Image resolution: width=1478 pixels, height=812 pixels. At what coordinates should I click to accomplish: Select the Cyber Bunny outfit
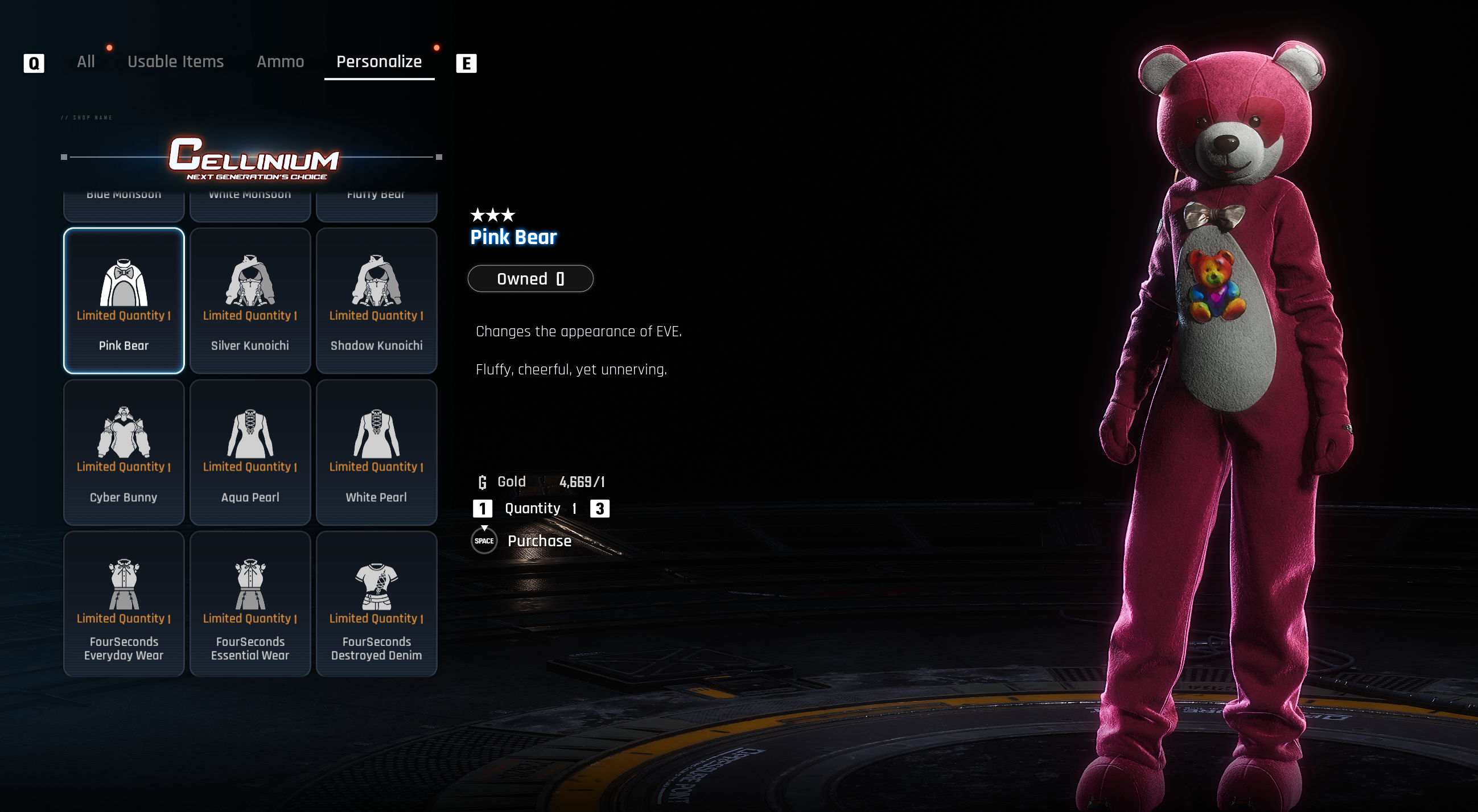coord(123,452)
